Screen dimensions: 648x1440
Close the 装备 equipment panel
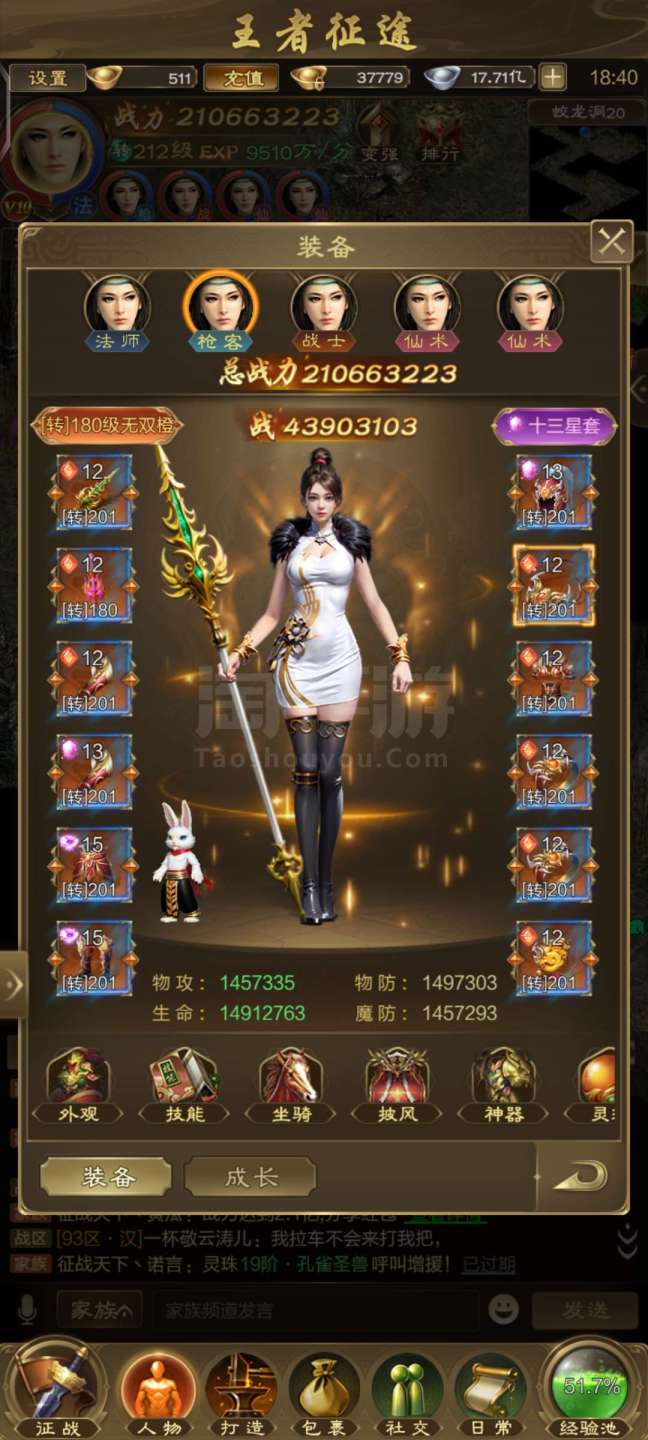pyautogui.click(x=612, y=242)
